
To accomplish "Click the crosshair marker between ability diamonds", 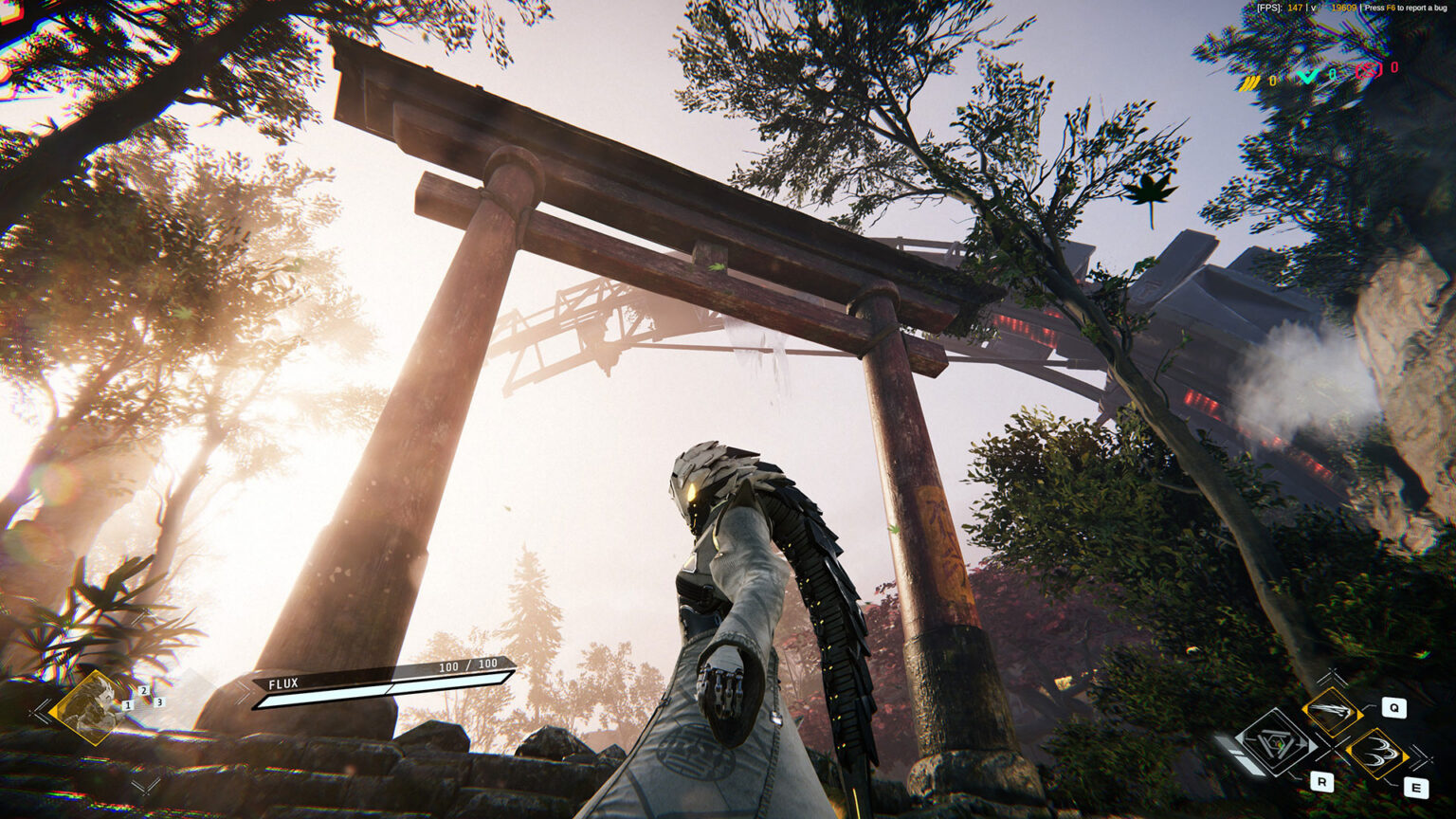I will [1334, 748].
